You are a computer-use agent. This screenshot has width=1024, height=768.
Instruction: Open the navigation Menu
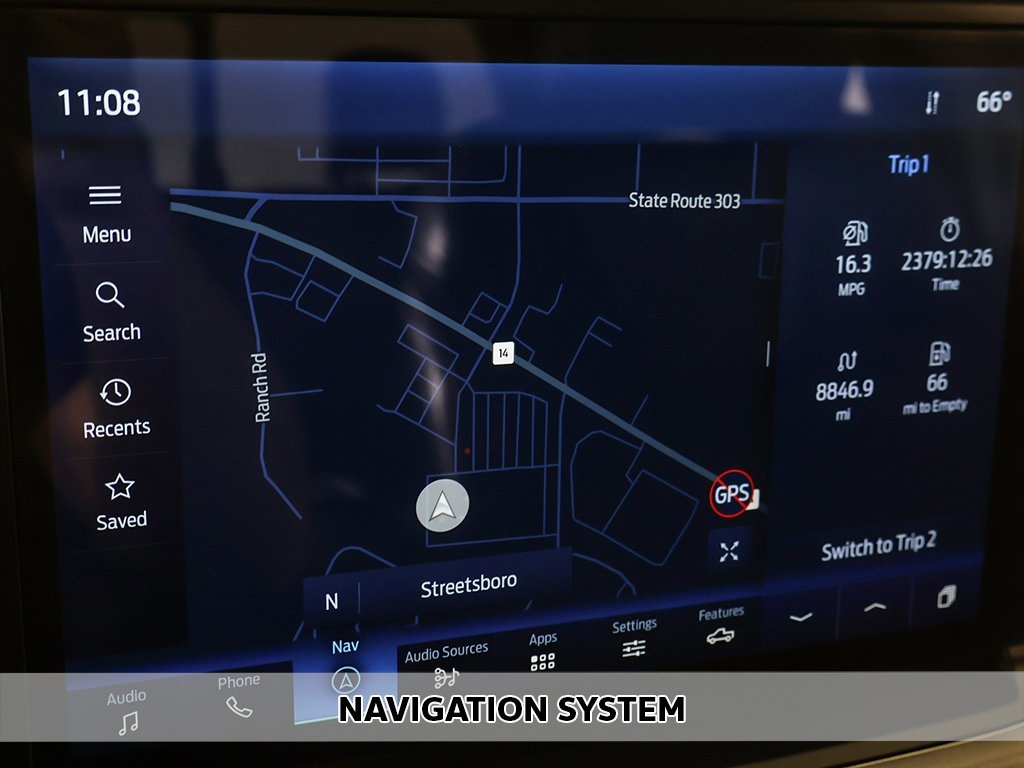106,213
